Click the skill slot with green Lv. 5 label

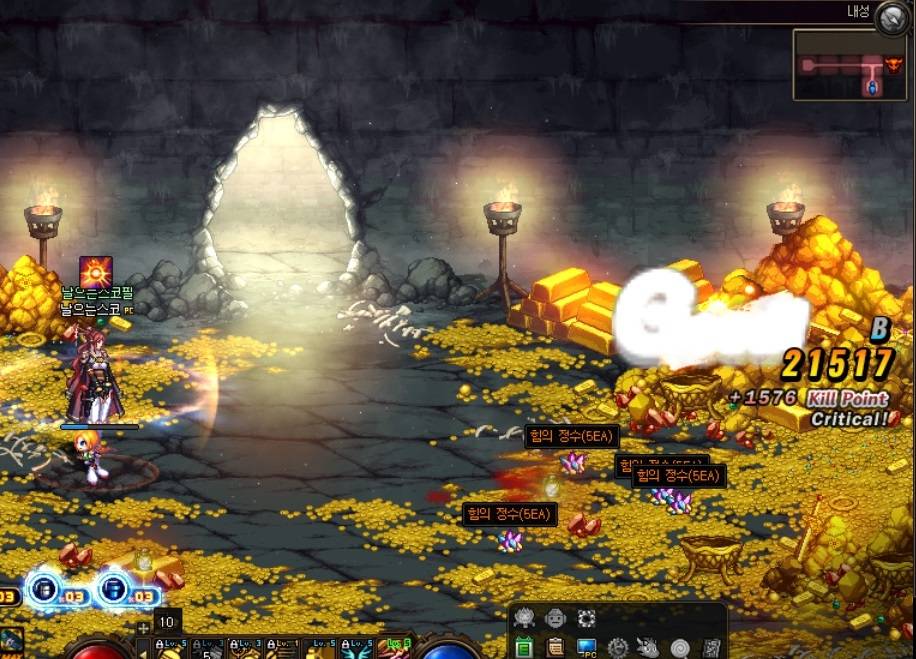[394, 648]
